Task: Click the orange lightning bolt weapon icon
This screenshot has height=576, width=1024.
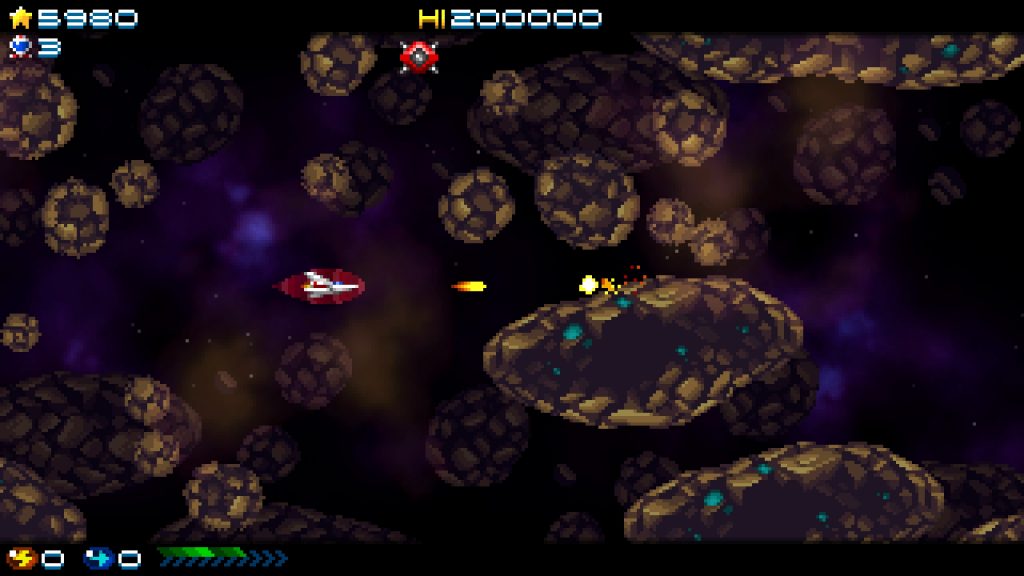Action: [x=22, y=558]
